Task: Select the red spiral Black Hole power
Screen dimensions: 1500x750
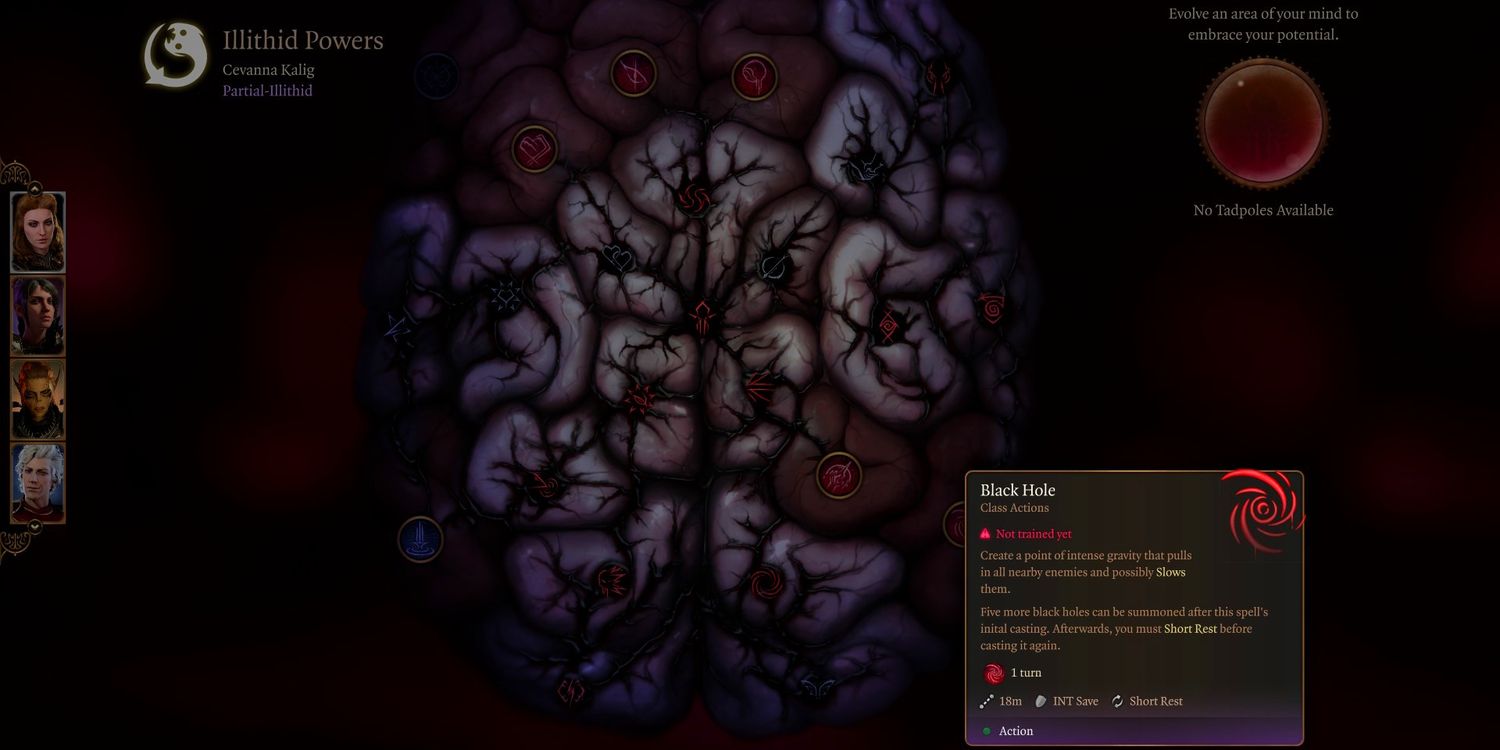Action: [x=765, y=582]
